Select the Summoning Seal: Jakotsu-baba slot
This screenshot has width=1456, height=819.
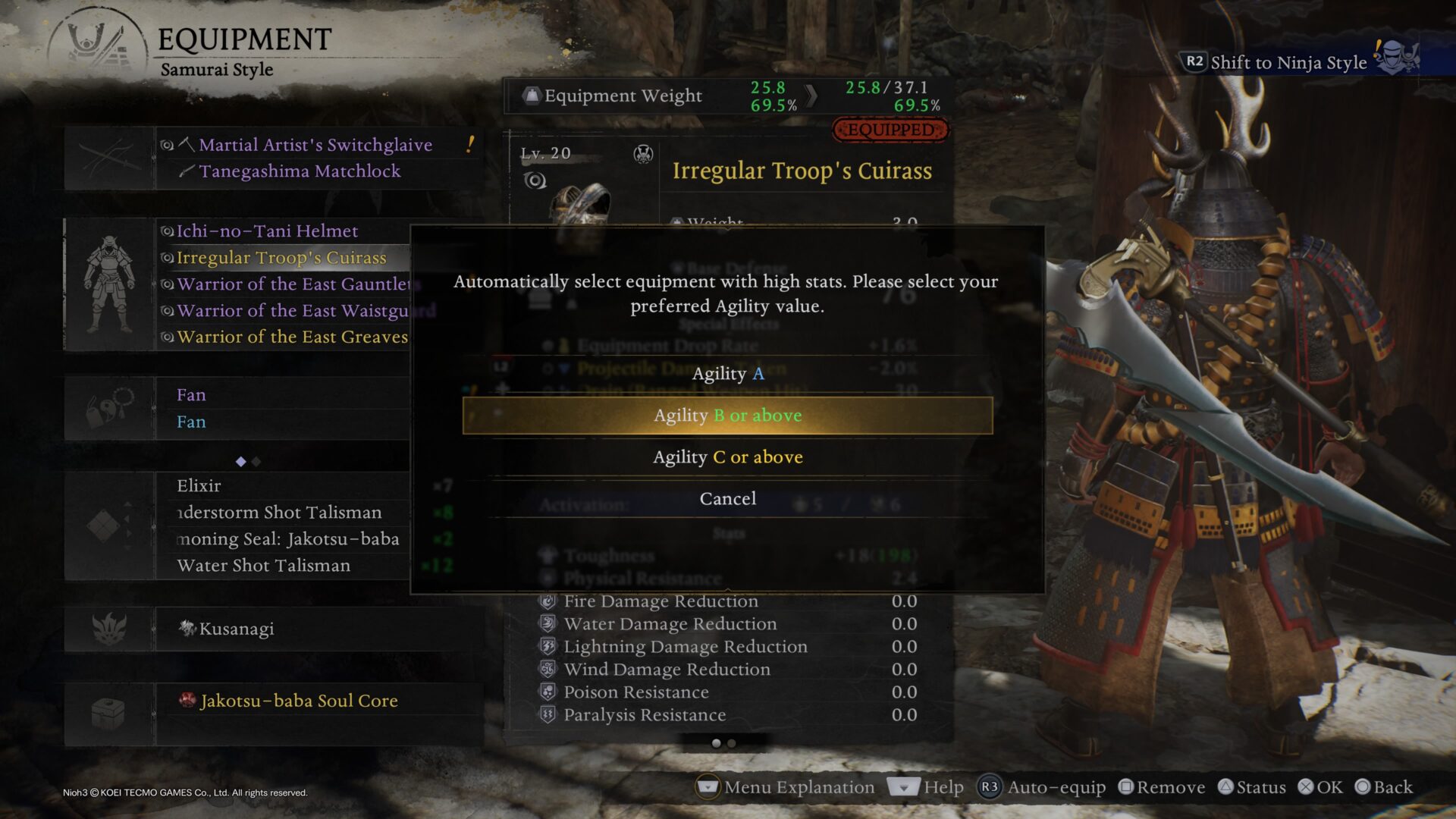click(288, 539)
